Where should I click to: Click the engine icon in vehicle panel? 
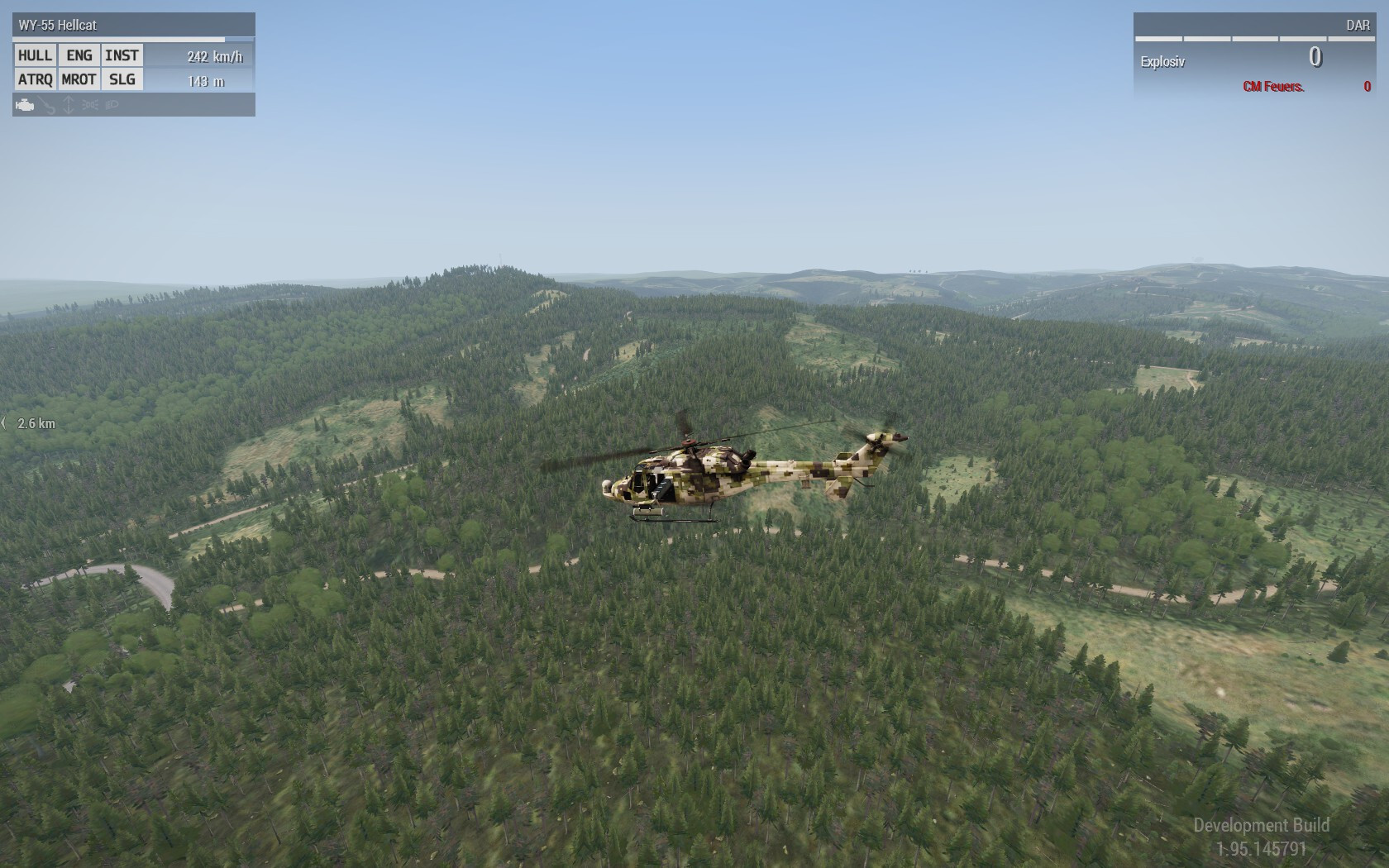pos(25,105)
